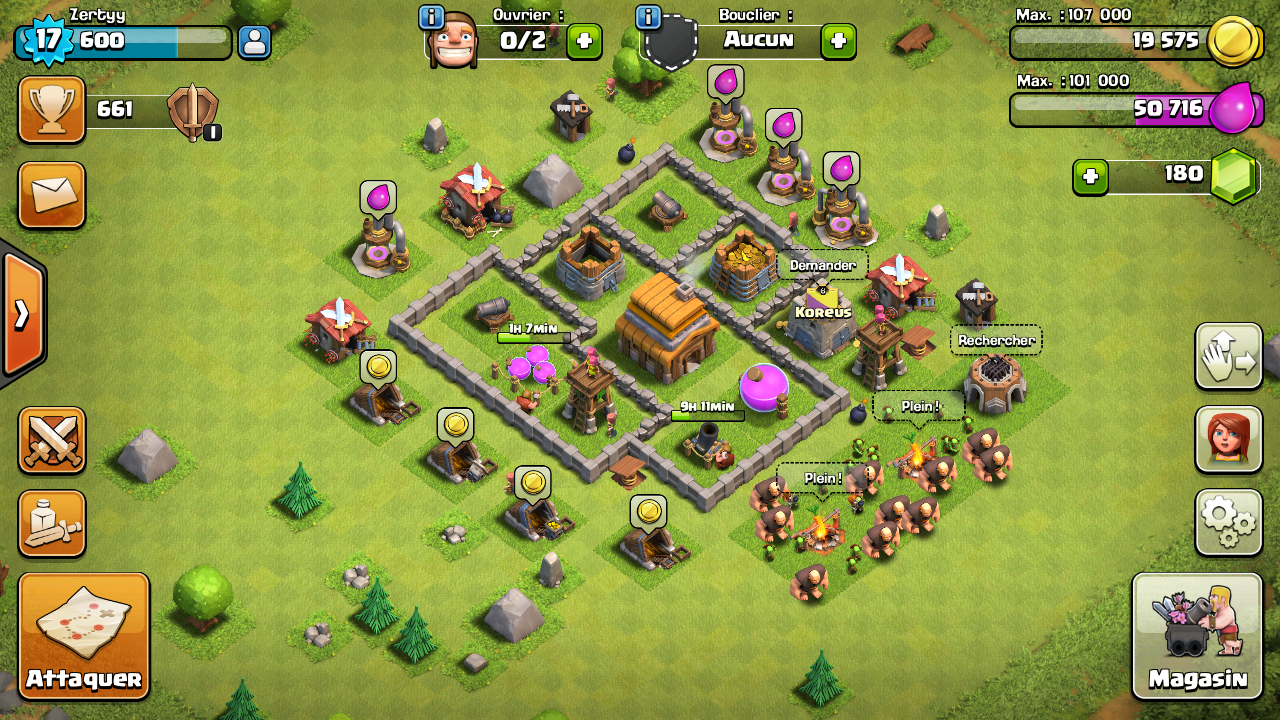
Task: Open the red-haired villager button
Action: [x=1228, y=439]
